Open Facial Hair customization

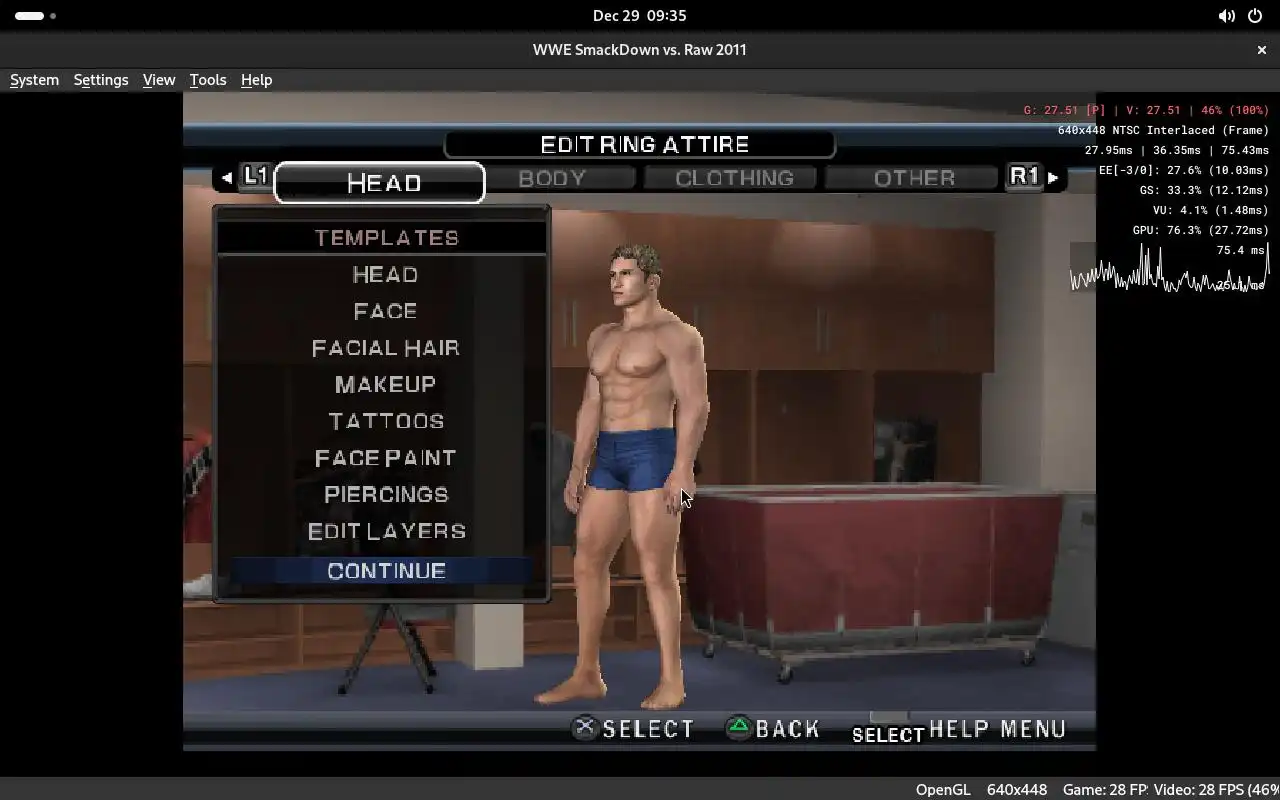(x=385, y=348)
